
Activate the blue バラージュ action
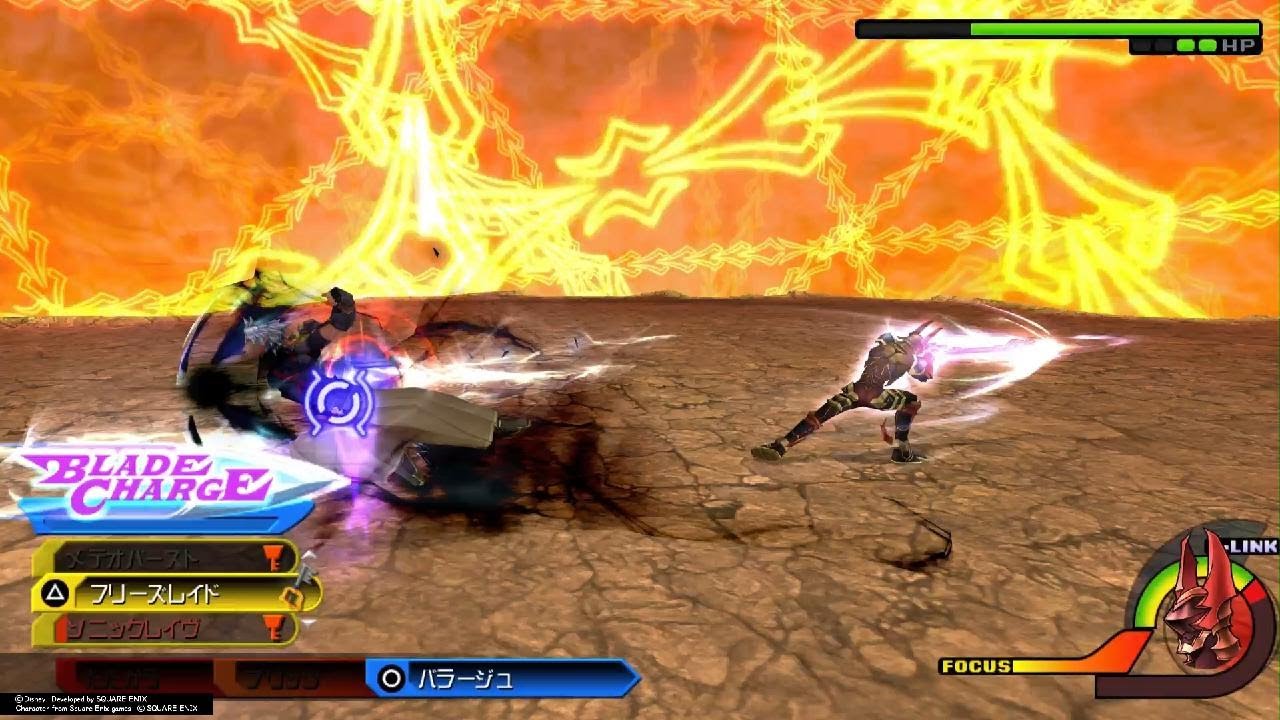tap(500, 679)
